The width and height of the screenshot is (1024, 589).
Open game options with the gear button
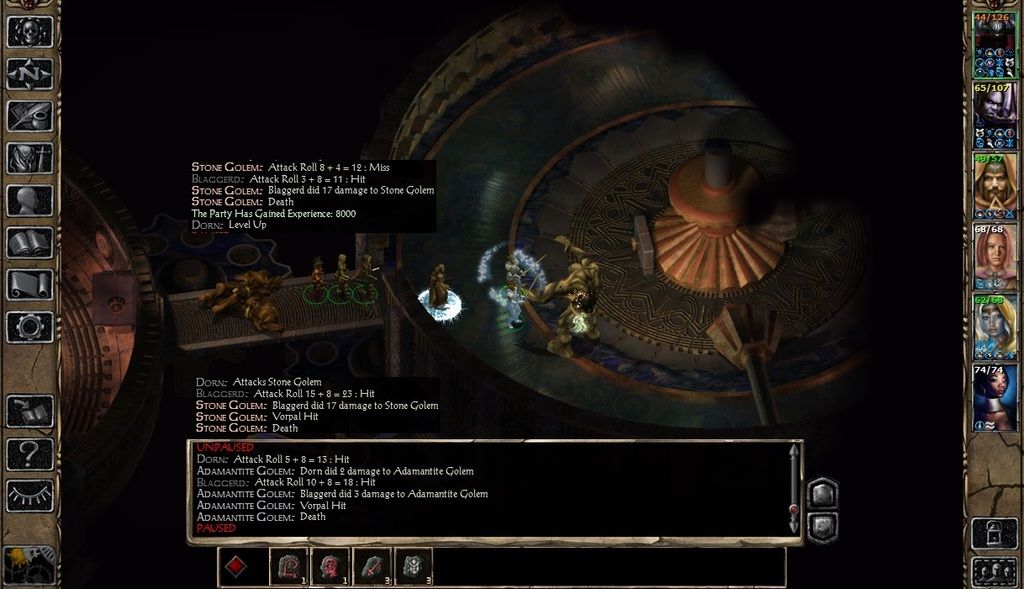30,326
